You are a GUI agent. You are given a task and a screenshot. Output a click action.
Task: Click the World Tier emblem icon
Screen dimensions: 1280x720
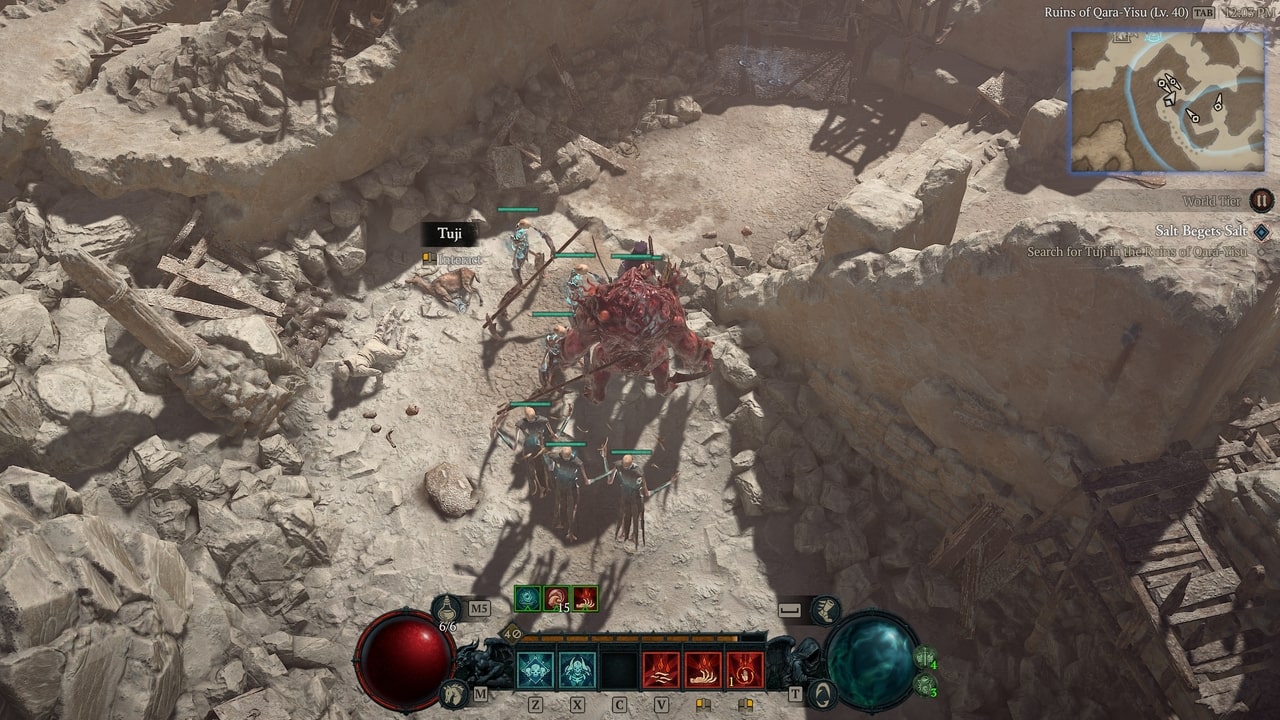1261,202
